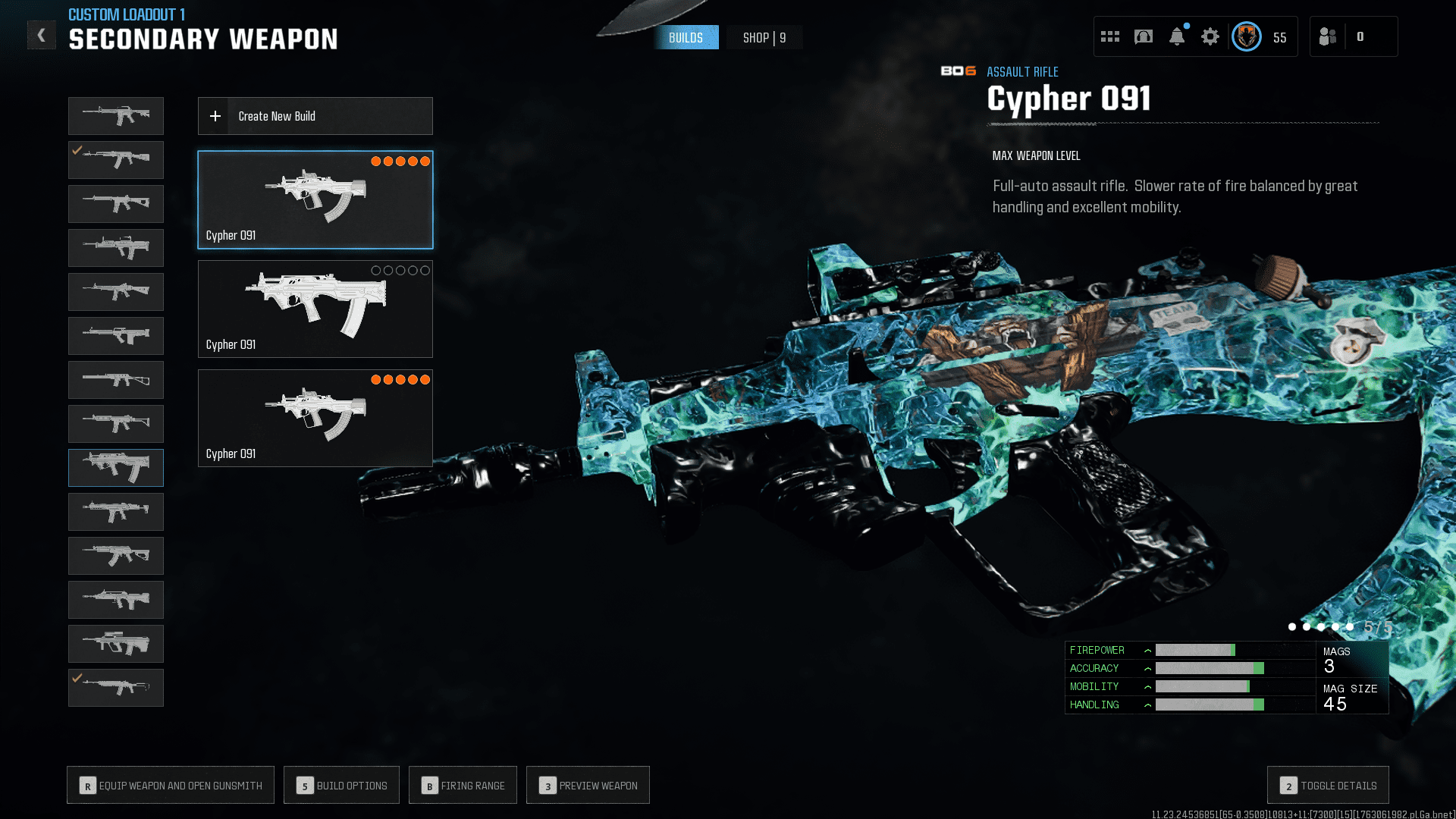Viewport: 1456px width, 819px height.
Task: Equip weapon and open Gunsmith
Action: [171, 785]
